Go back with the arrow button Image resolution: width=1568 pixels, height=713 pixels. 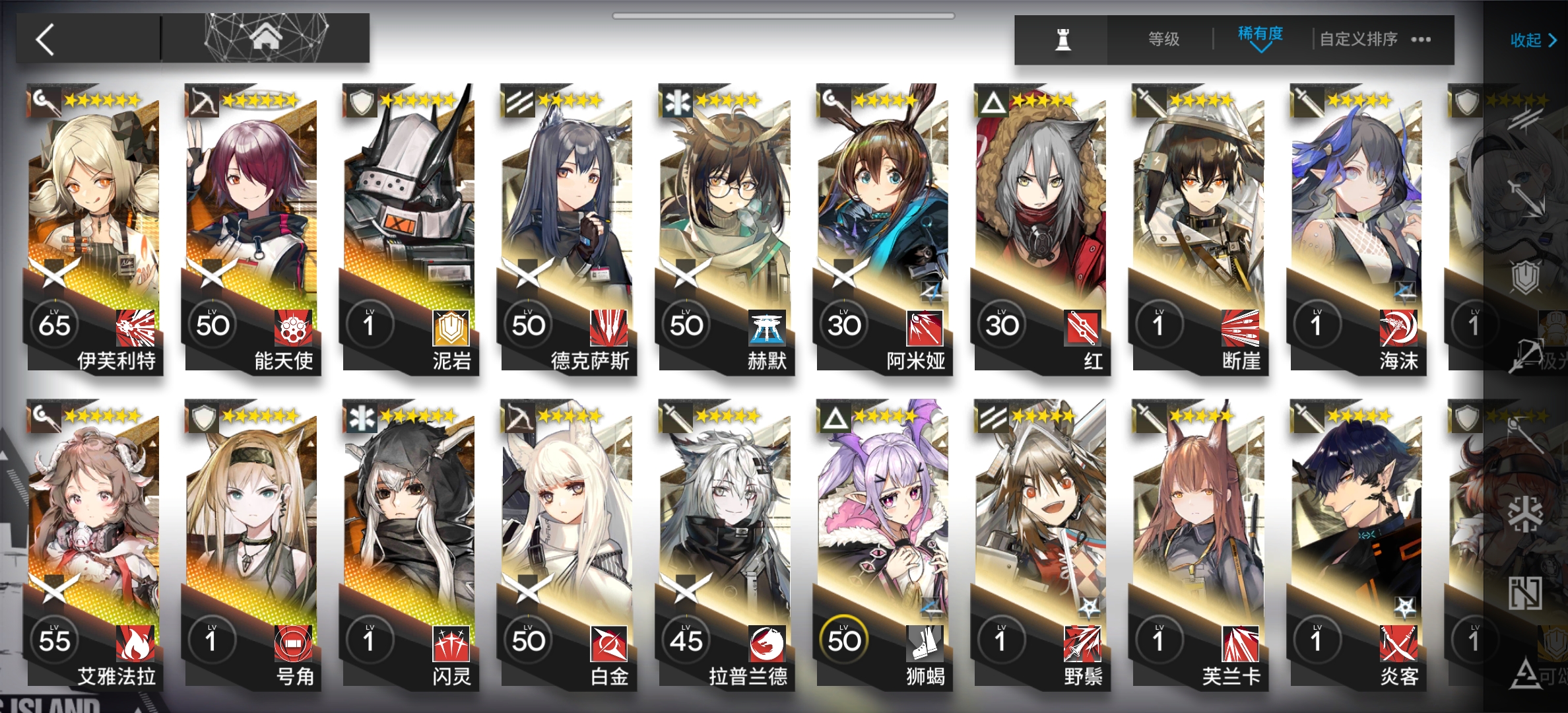pos(46,40)
